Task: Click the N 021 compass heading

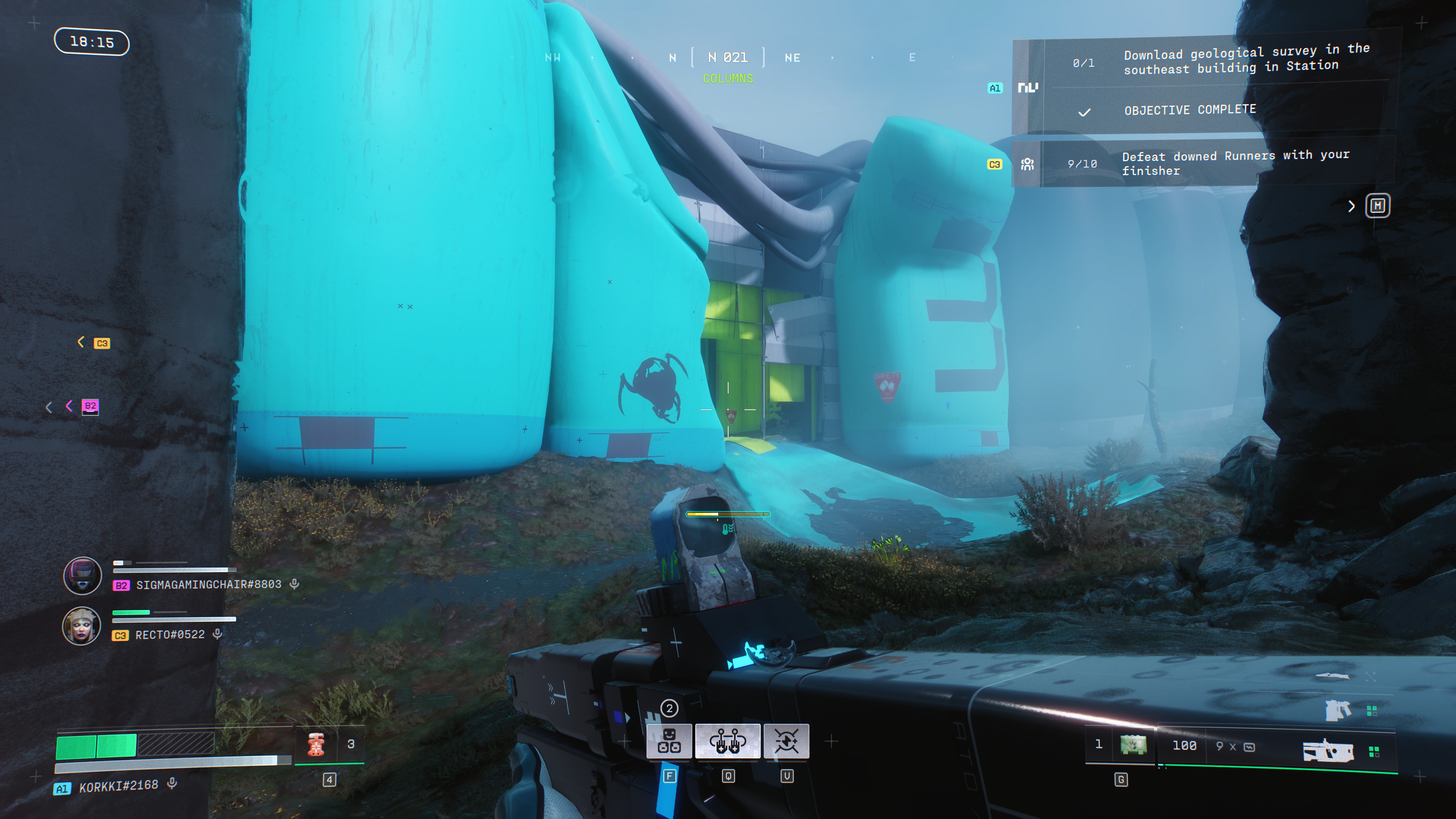Action: [x=728, y=58]
